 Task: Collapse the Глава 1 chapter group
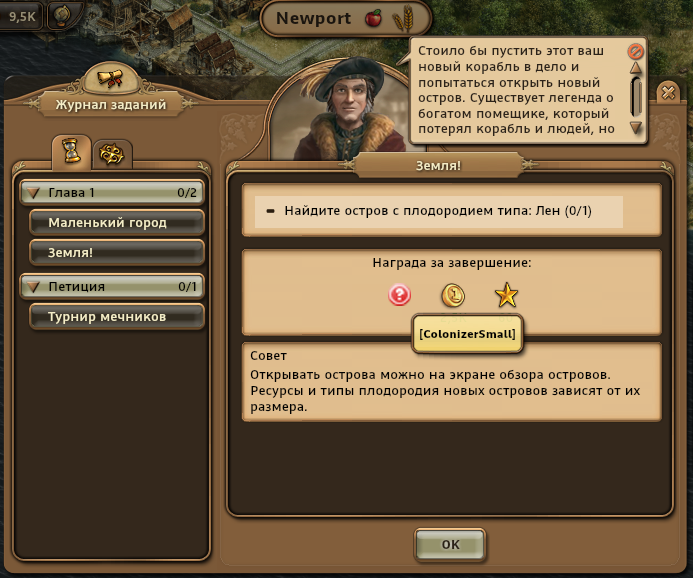33,192
